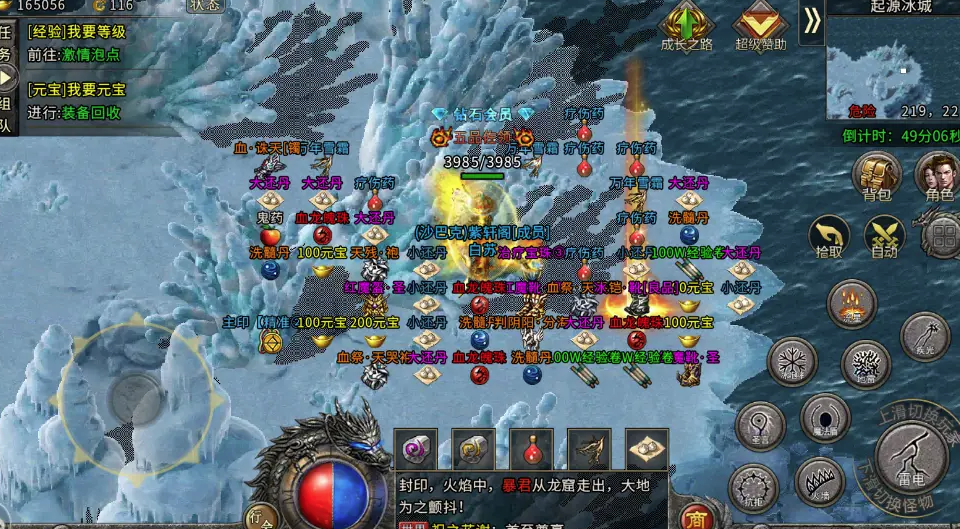Use the red potion quick slot
Screen dimensions: 960x529
(531, 450)
